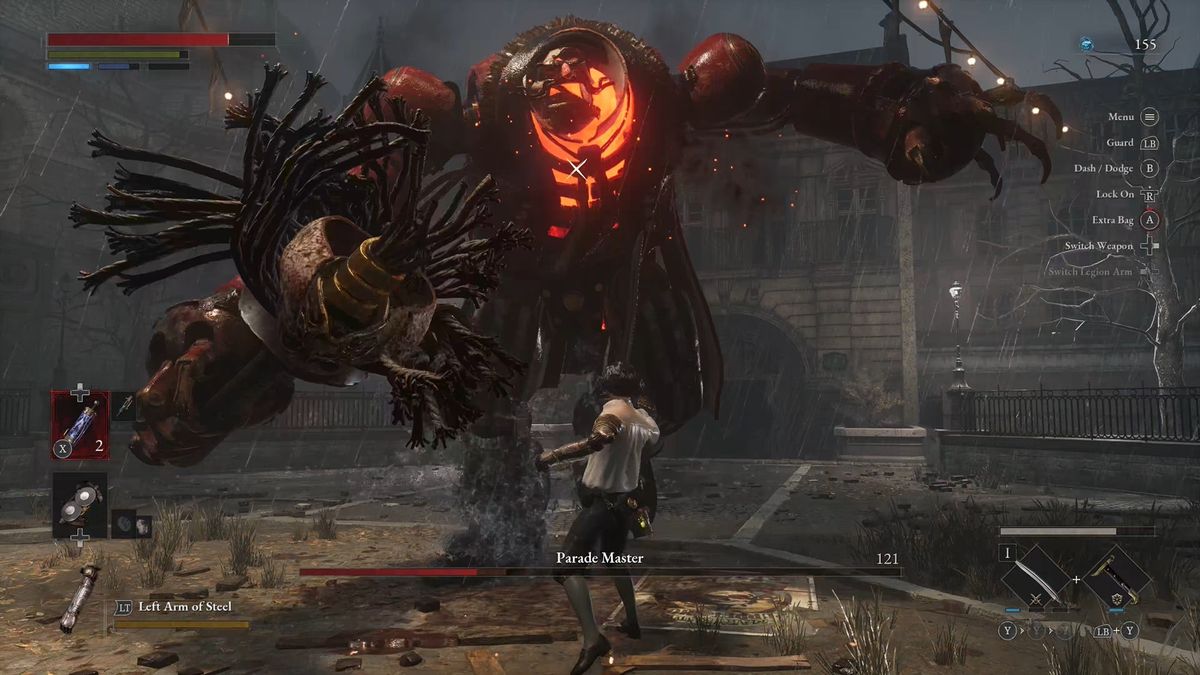Click the shield-shaped handle fable art icon
Screen dimensions: 1200x675
[1115, 599]
